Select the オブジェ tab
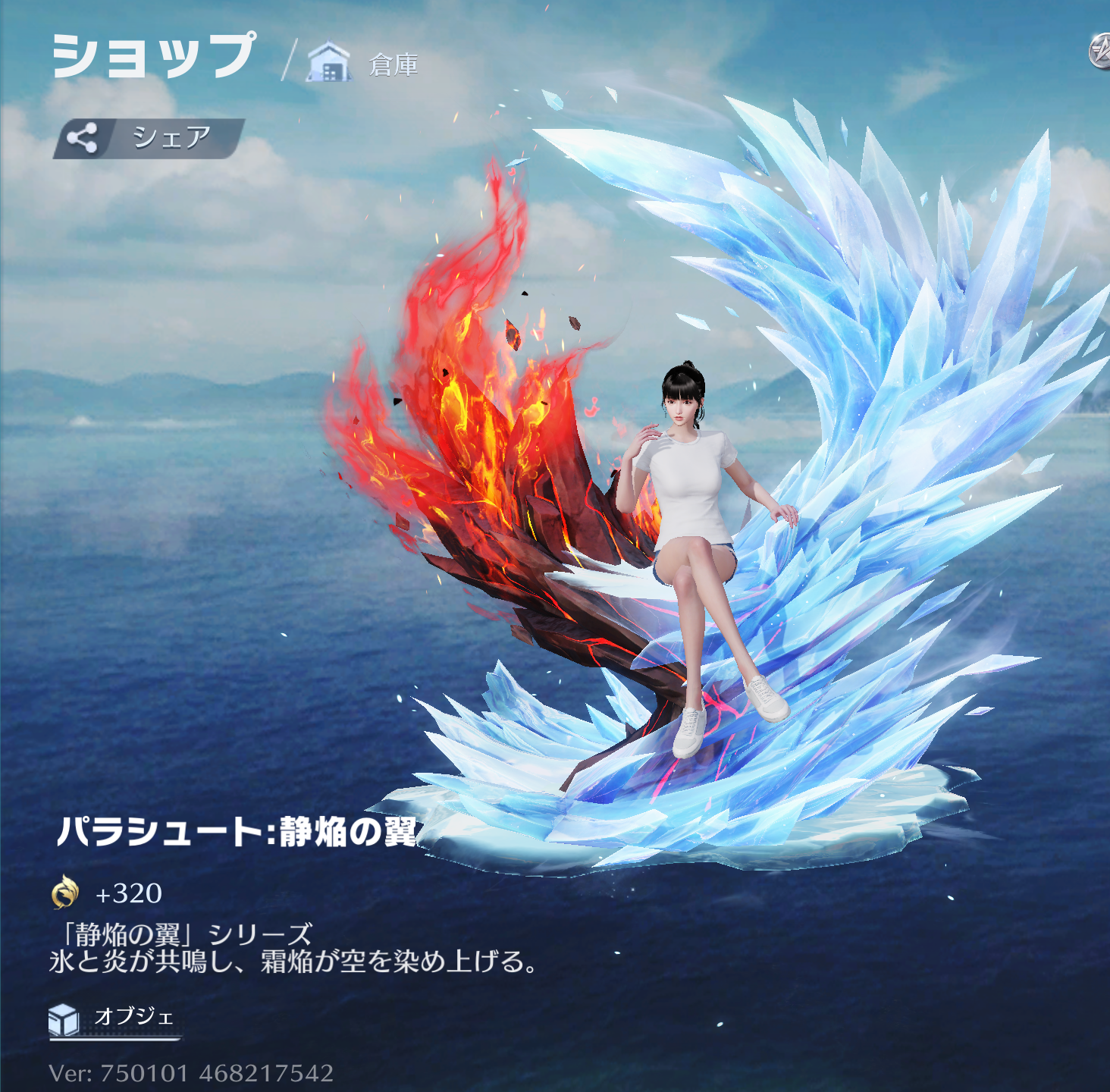This screenshot has height=1092, width=1110. pyautogui.click(x=114, y=1018)
